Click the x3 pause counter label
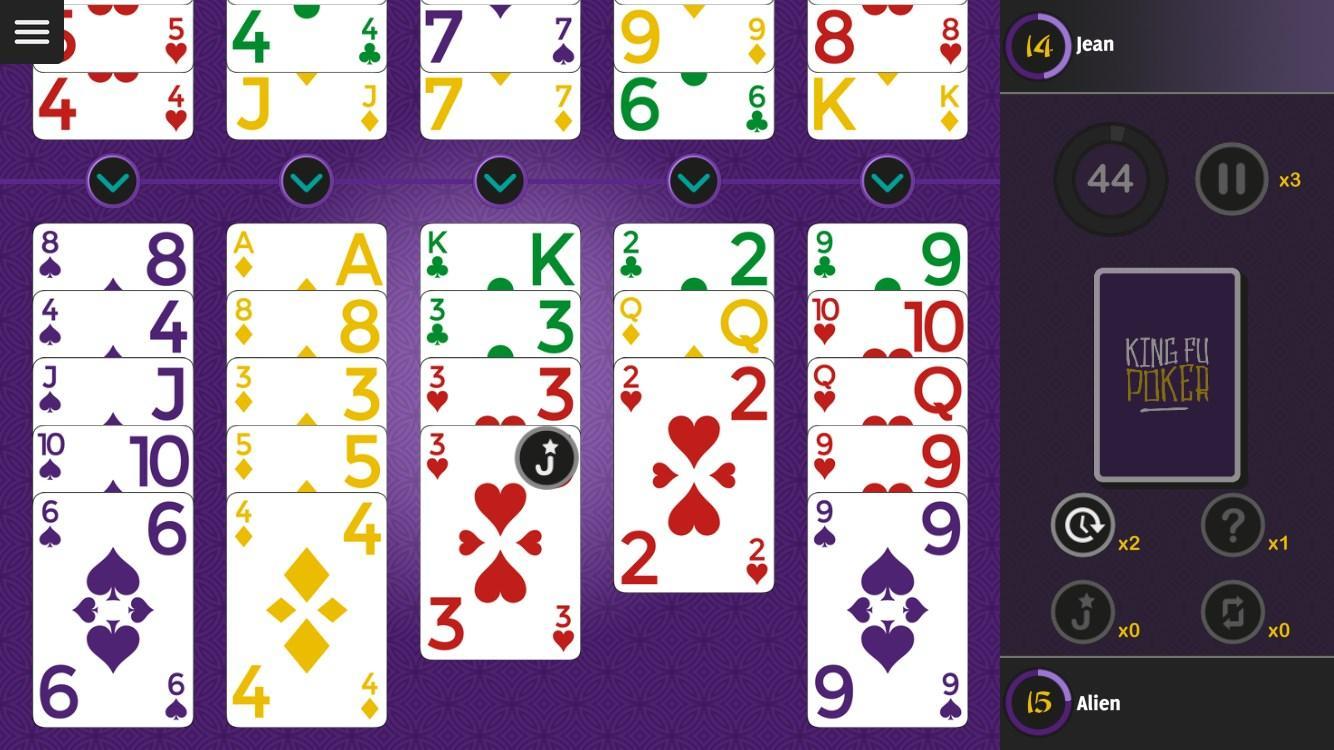Screen dimensions: 1334x750 pyautogui.click(x=1288, y=182)
